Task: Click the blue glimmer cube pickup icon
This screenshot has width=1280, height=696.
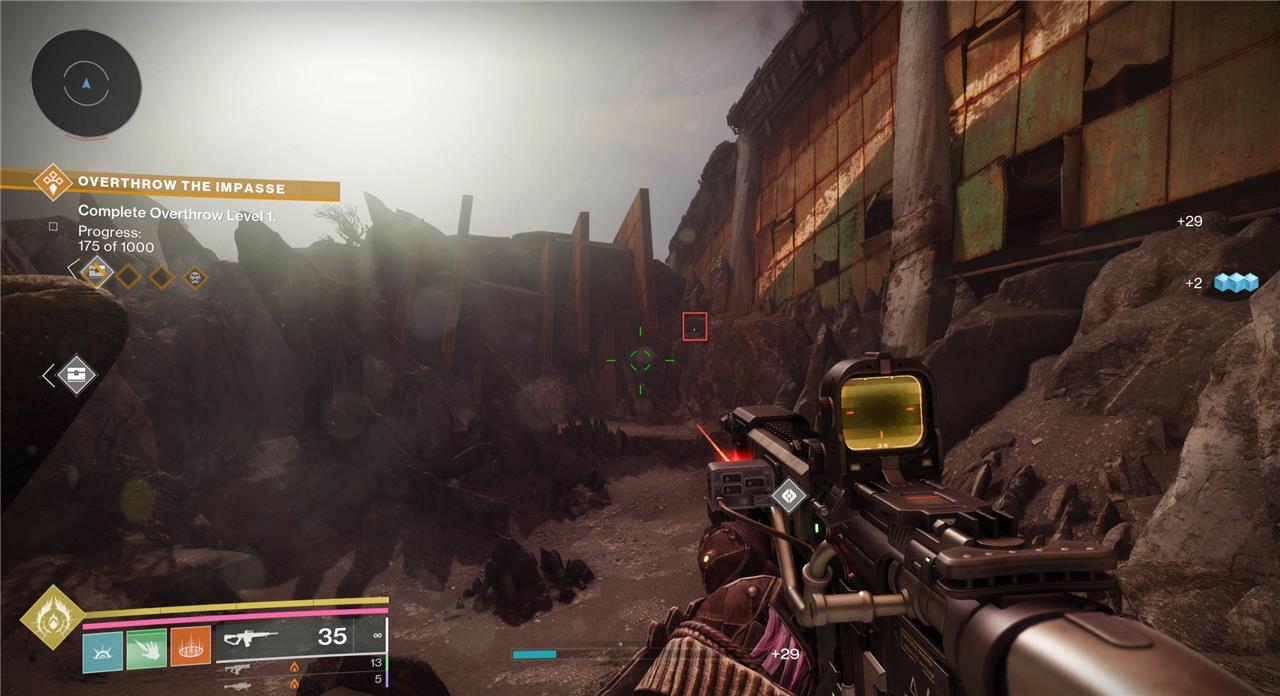Action: click(x=1234, y=283)
